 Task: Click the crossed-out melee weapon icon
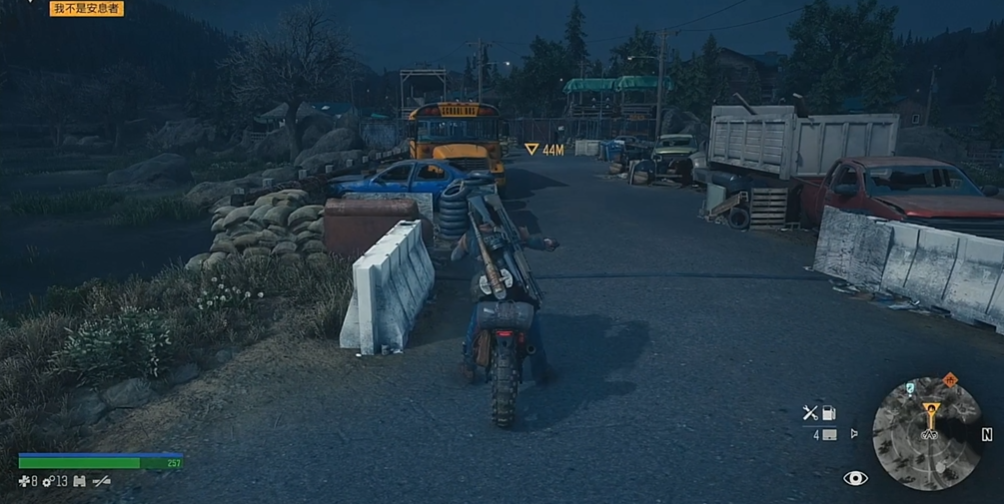click(101, 482)
